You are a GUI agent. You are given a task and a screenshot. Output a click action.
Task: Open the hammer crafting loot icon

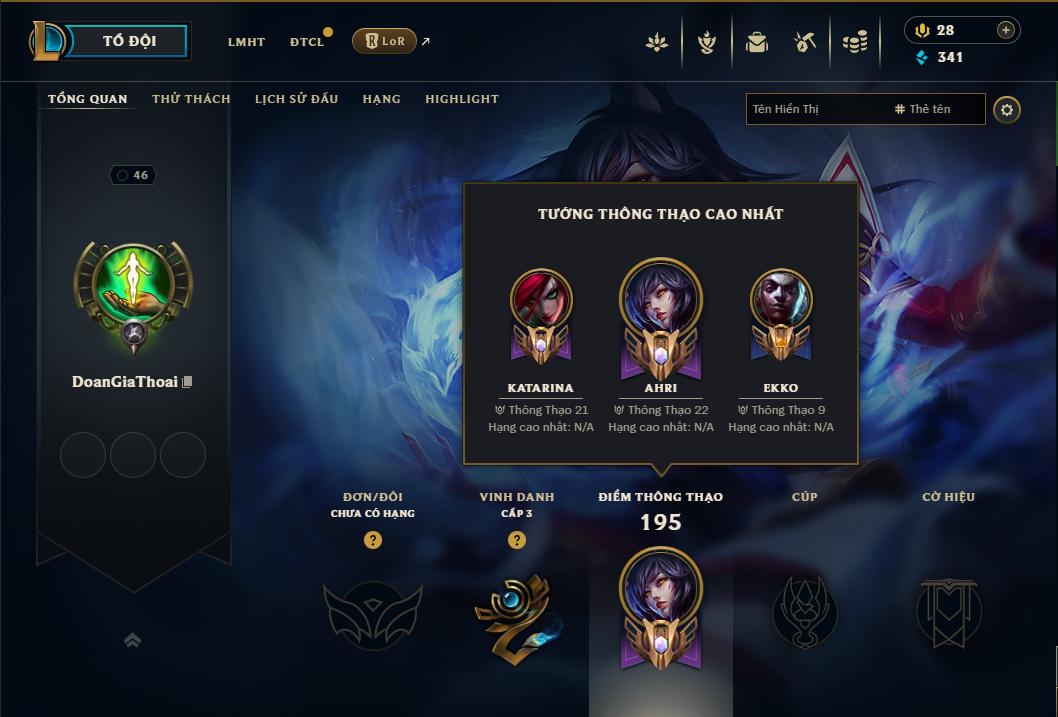click(805, 42)
